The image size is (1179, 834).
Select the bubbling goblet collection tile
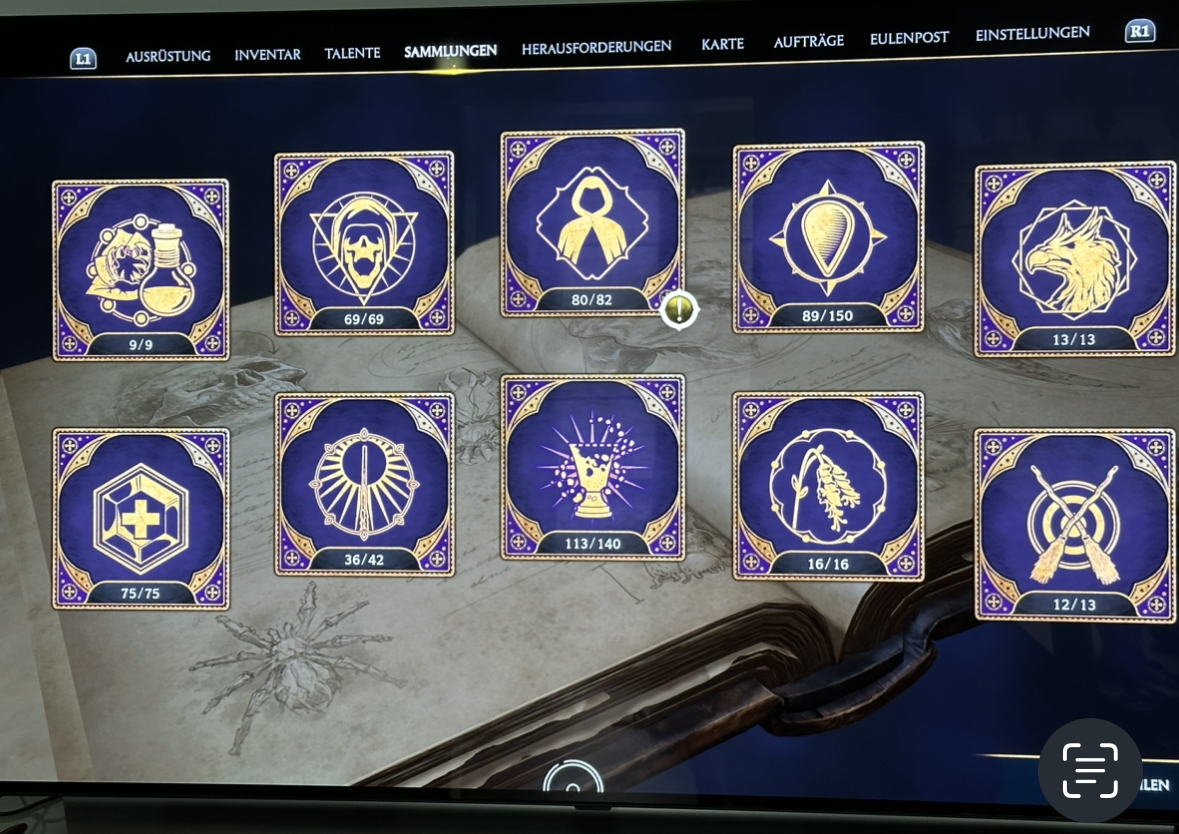click(593, 467)
